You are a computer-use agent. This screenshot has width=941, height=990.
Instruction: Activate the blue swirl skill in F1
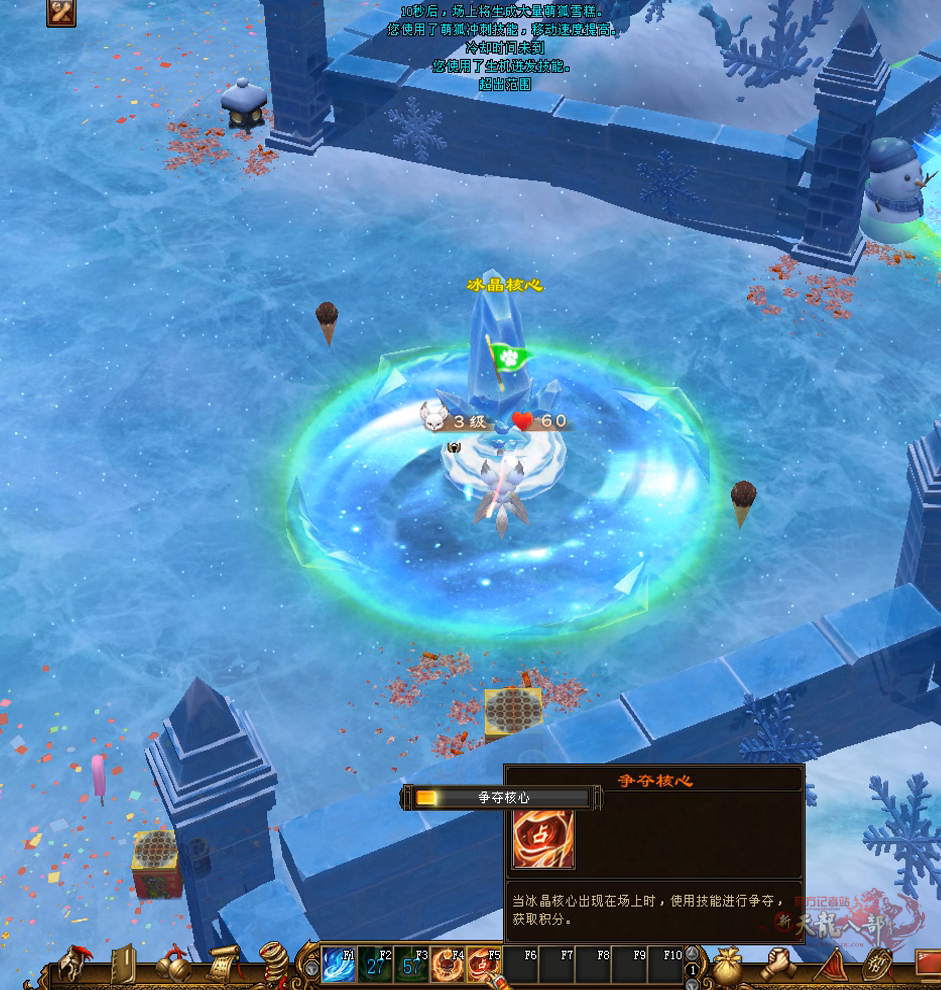coord(339,967)
